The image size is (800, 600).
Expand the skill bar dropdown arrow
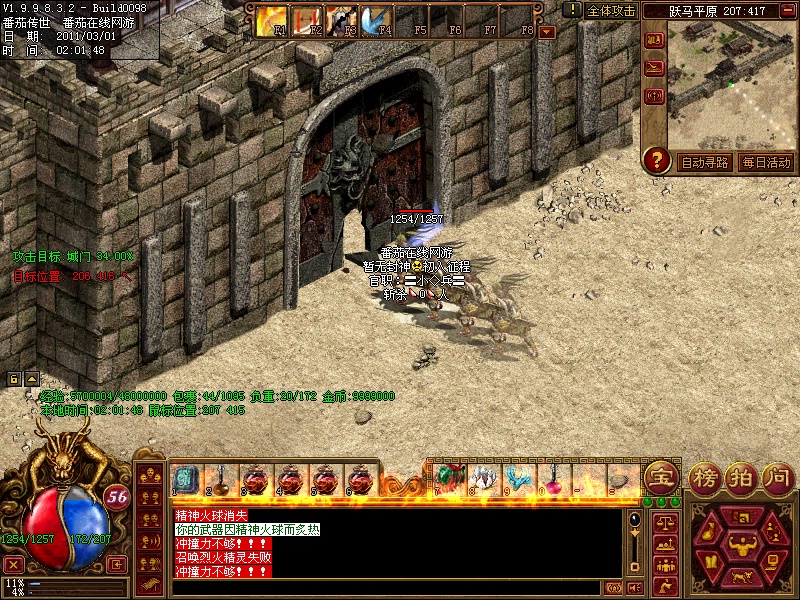click(x=547, y=32)
